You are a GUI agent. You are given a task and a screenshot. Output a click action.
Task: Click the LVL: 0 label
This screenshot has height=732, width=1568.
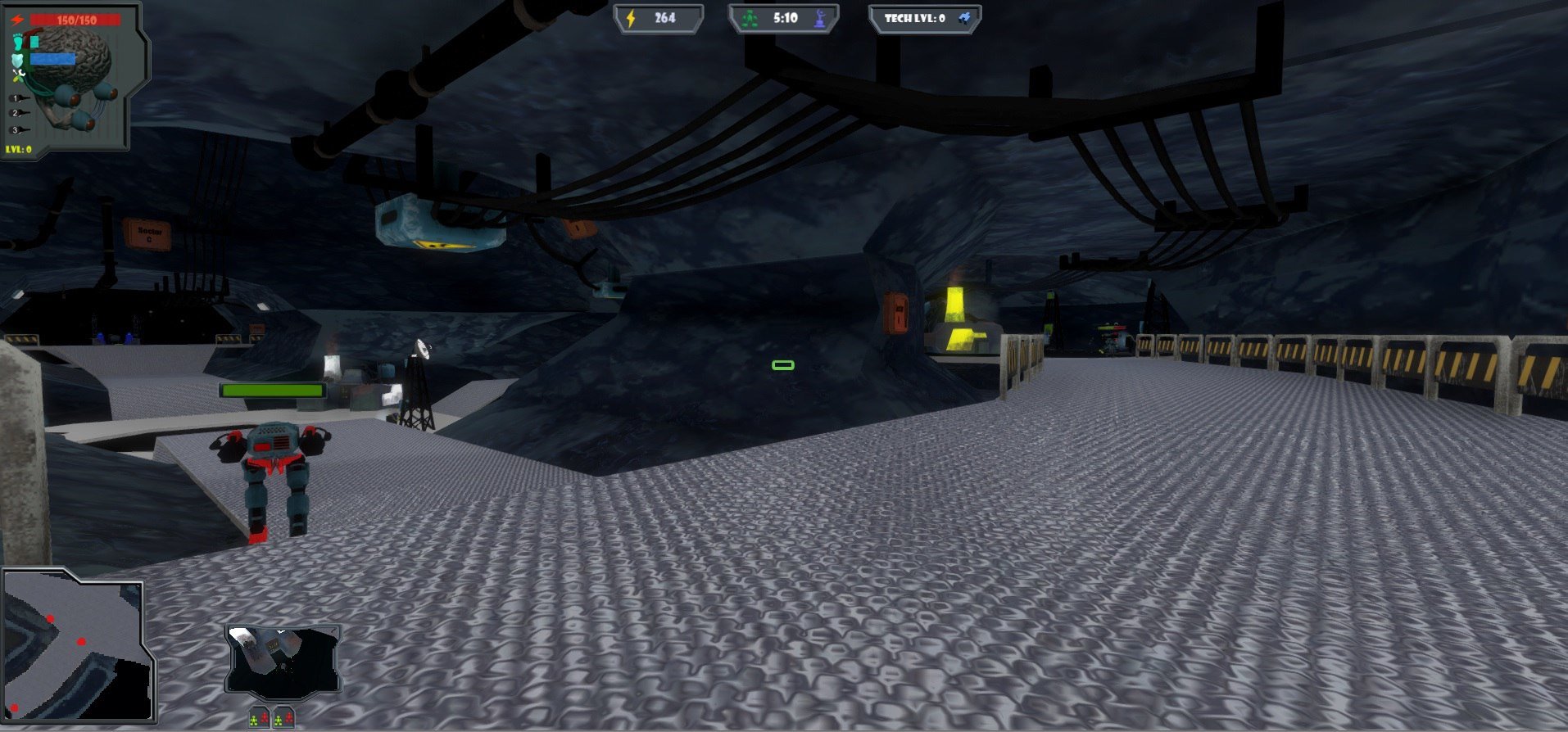point(17,149)
